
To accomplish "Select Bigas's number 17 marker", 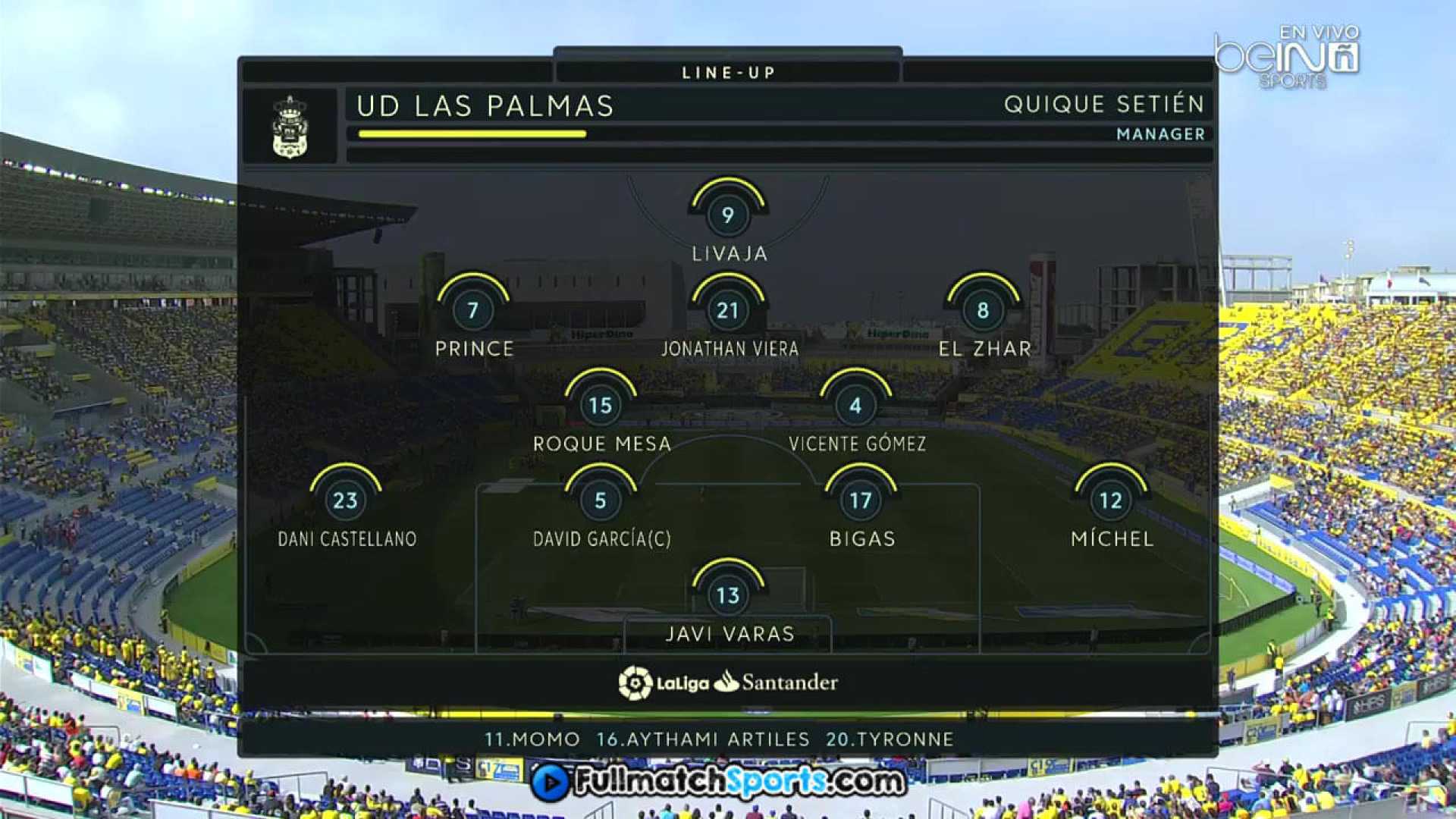I will click(860, 500).
